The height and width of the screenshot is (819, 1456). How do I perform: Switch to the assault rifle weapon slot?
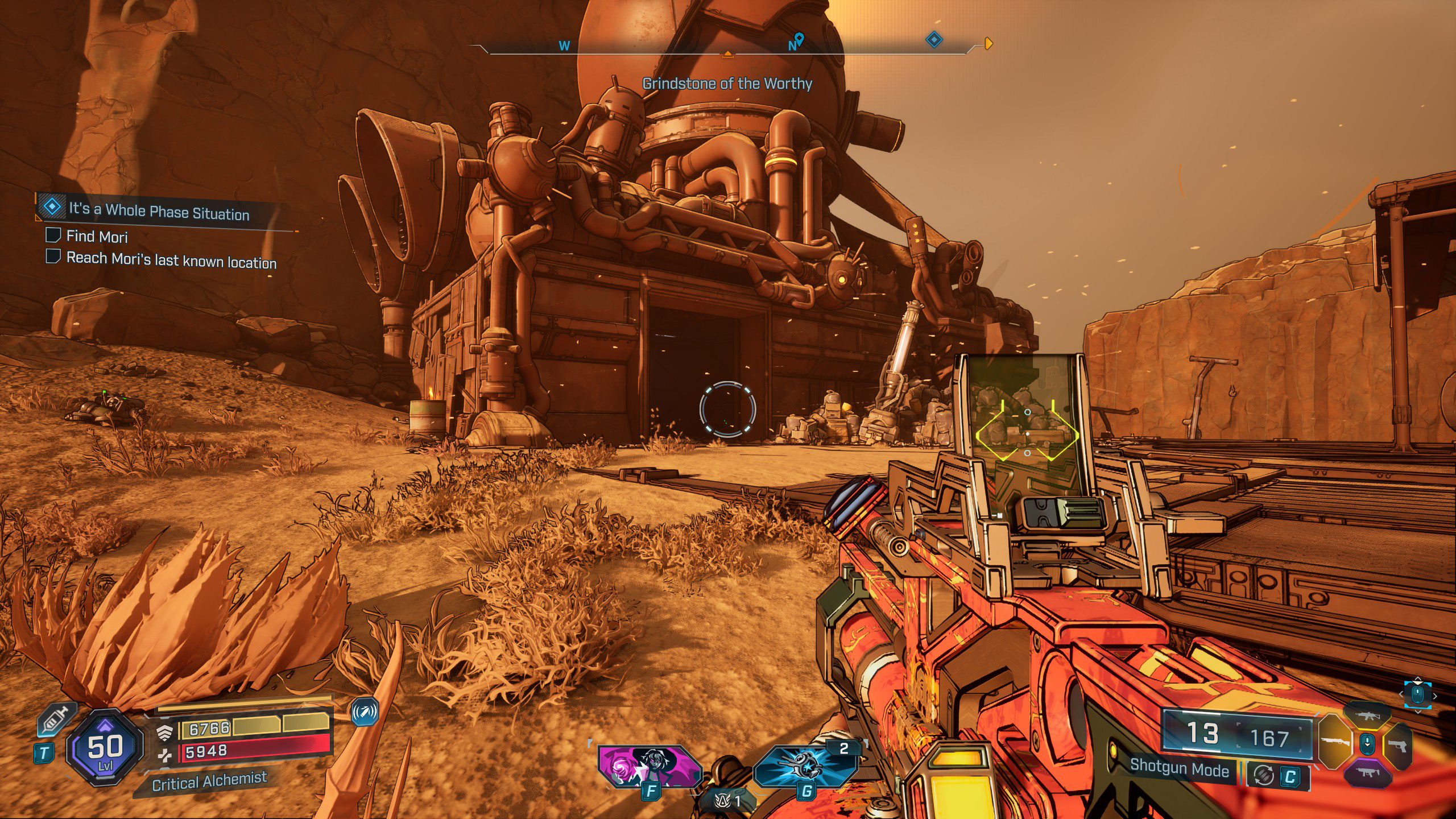[x=1367, y=717]
